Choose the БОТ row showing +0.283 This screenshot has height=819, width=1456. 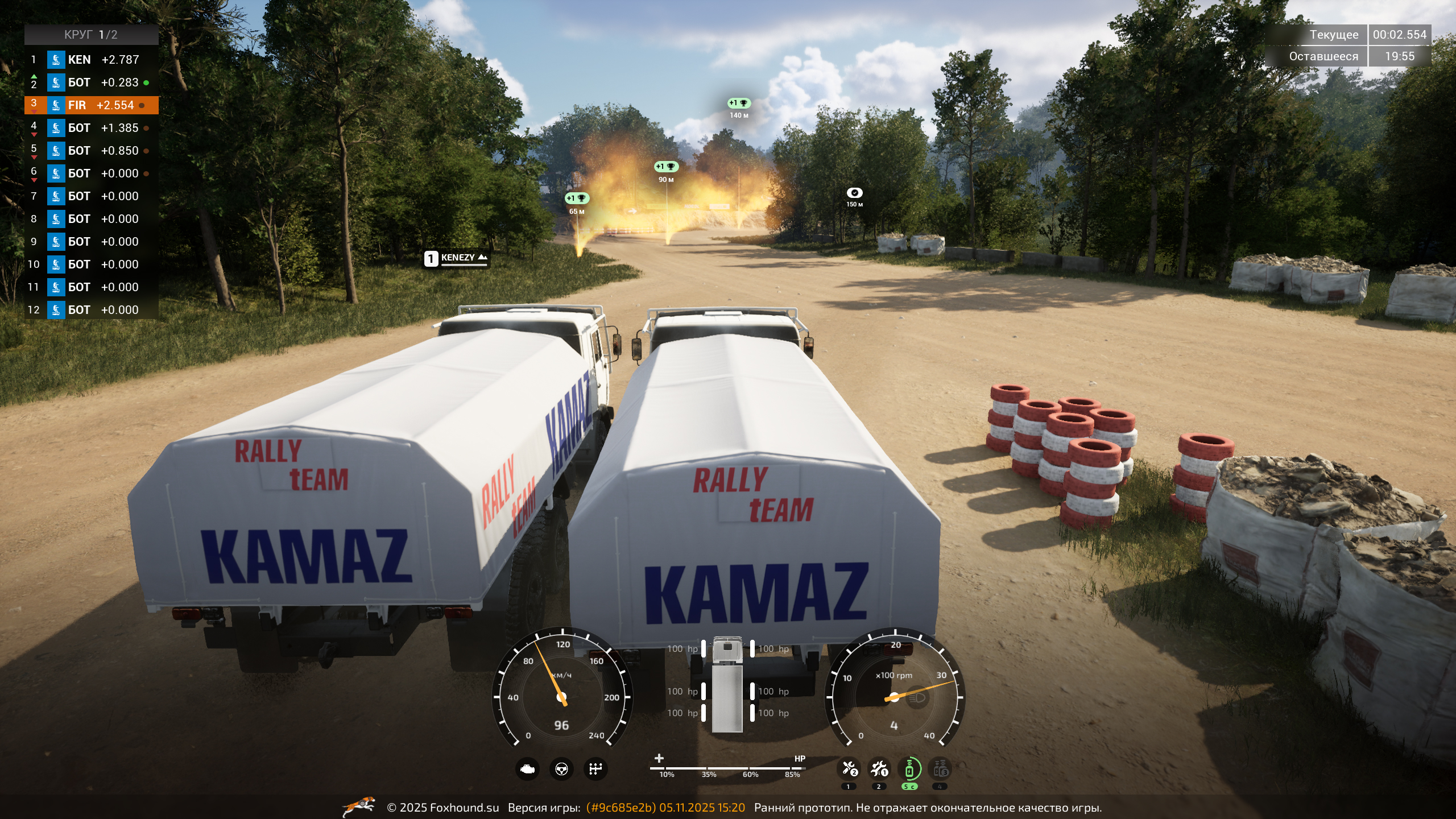91,82
